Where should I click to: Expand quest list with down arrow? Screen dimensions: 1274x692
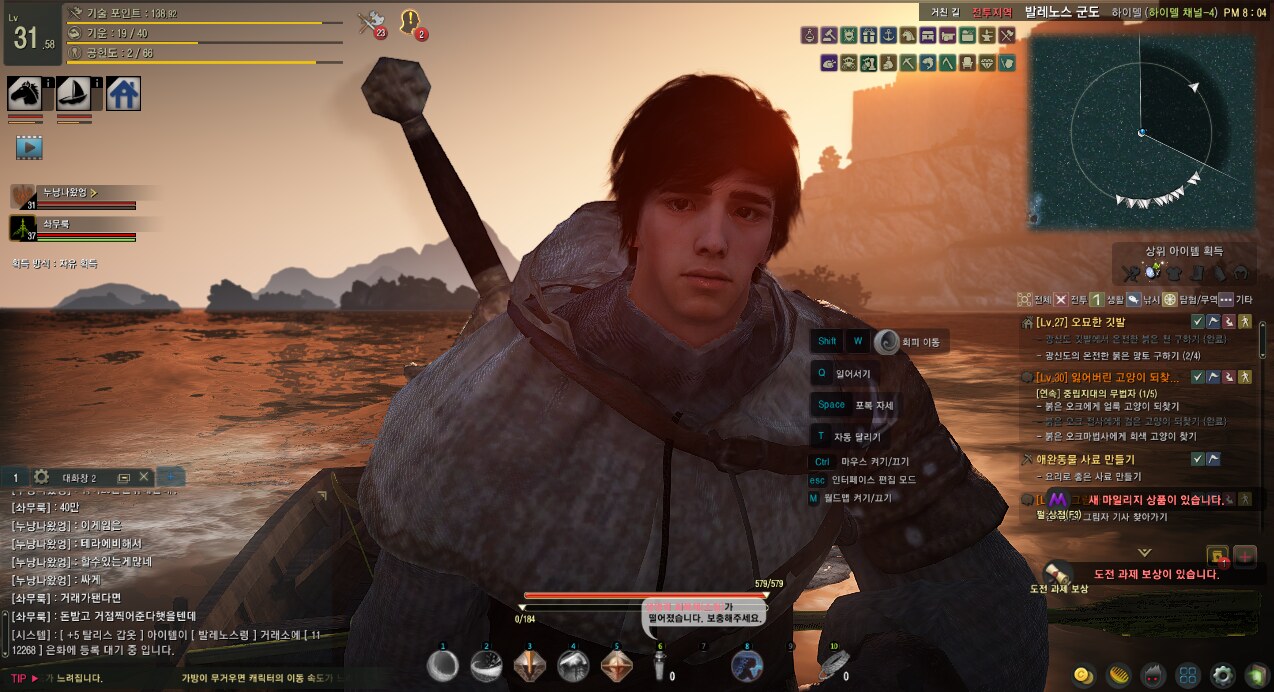coord(1144,552)
